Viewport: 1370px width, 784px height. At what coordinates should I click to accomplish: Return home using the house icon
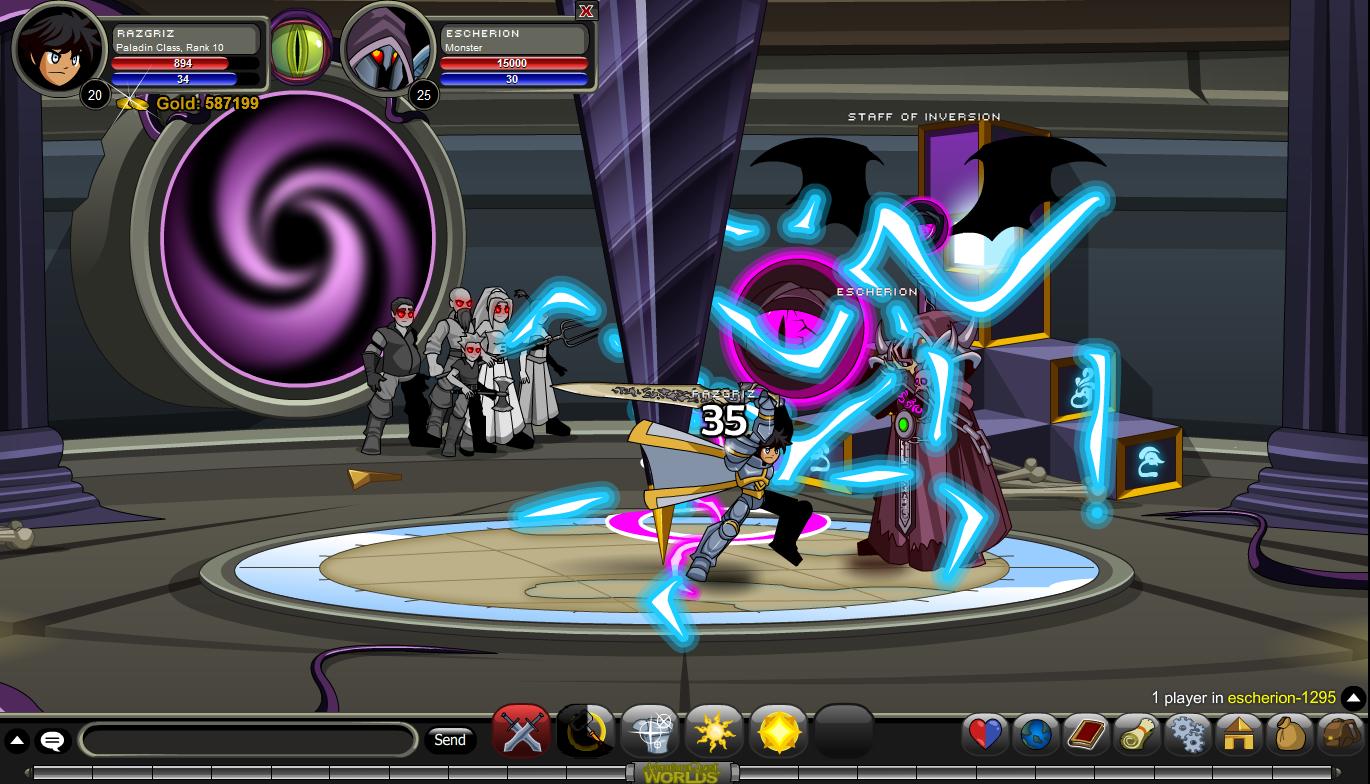point(1238,734)
